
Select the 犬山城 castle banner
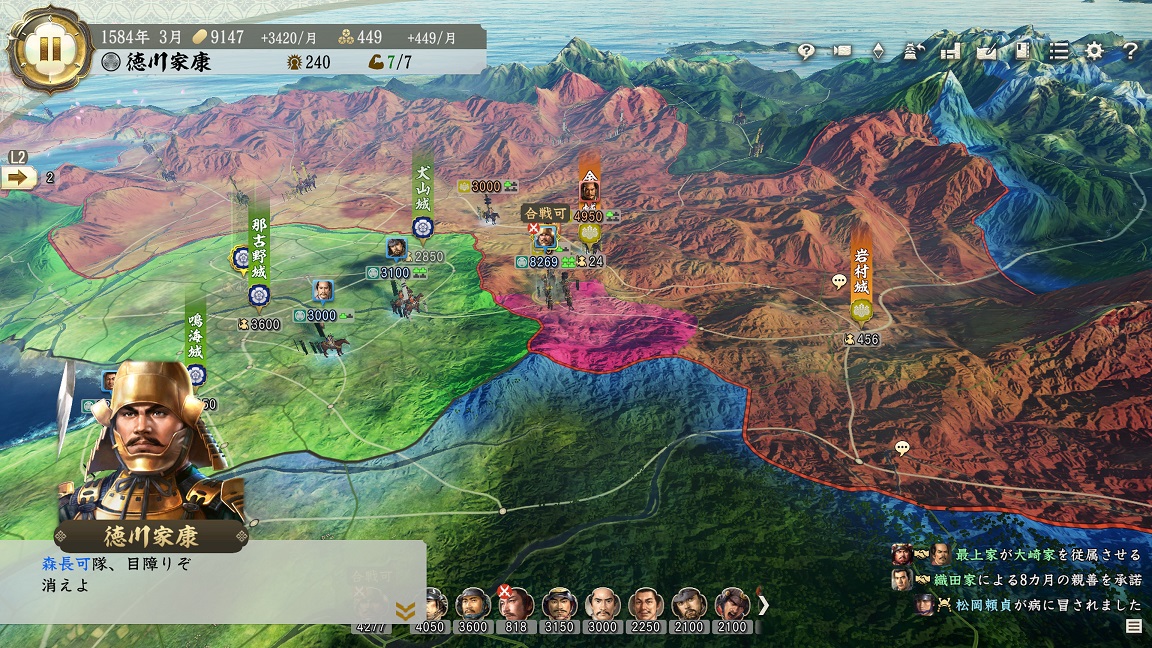coord(422,196)
